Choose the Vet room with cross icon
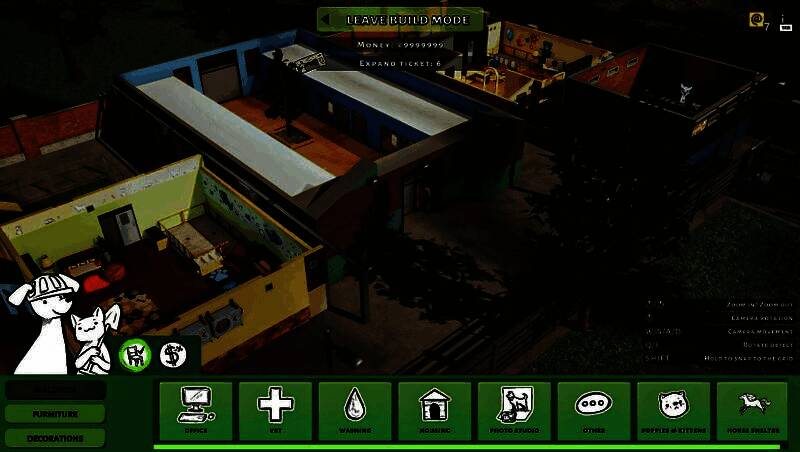 click(x=275, y=410)
